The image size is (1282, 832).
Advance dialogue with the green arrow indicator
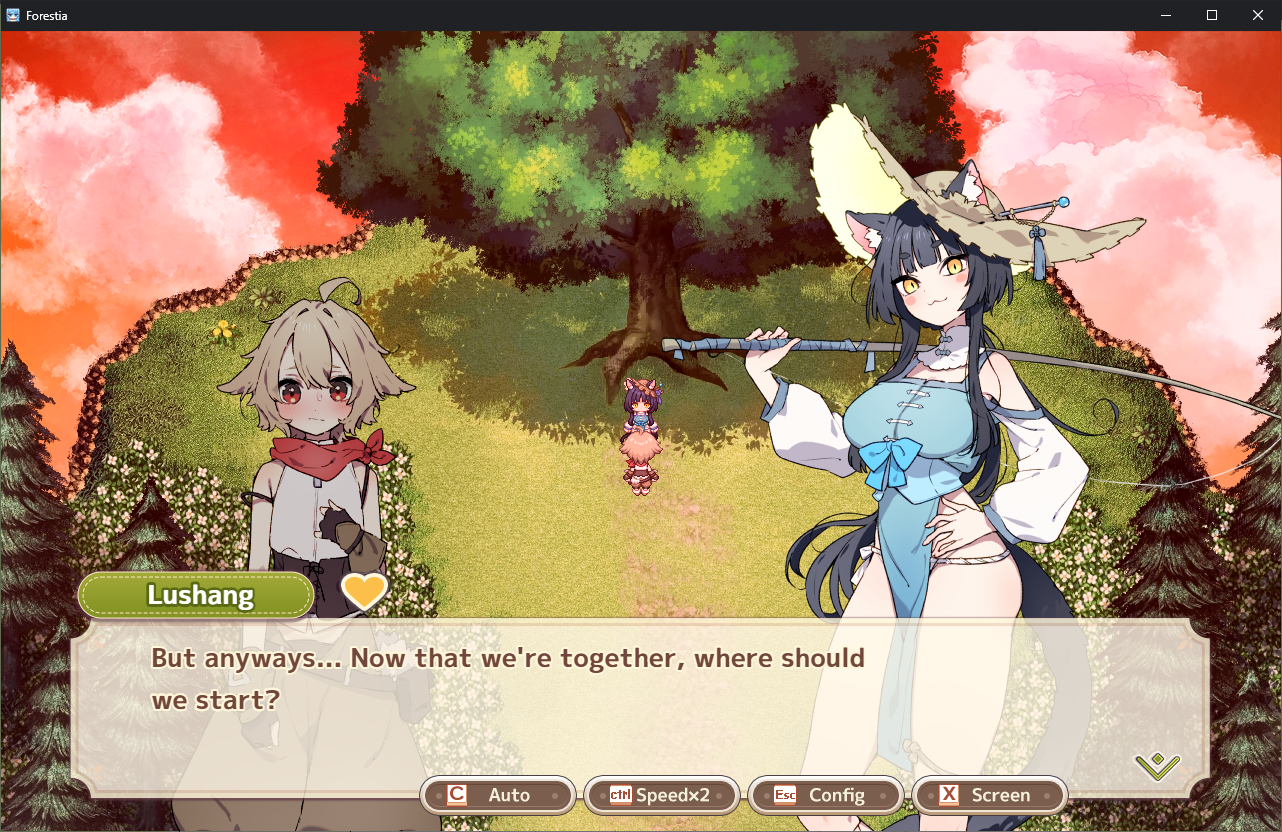coord(1157,766)
